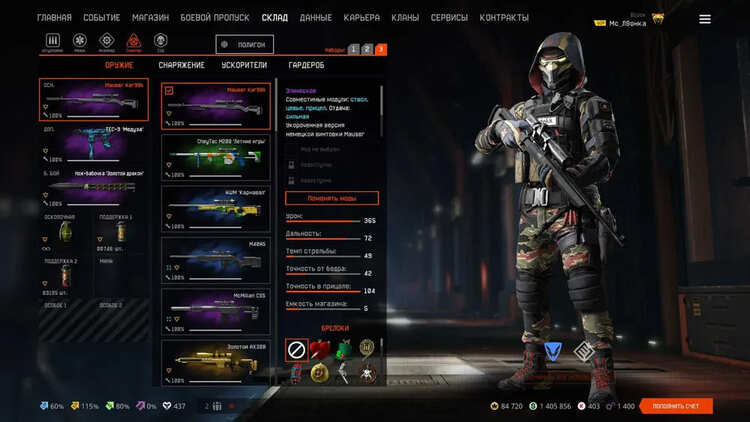Open the Гардероб wardrobe tab
Viewport: 750px width, 422px height.
tap(306, 66)
